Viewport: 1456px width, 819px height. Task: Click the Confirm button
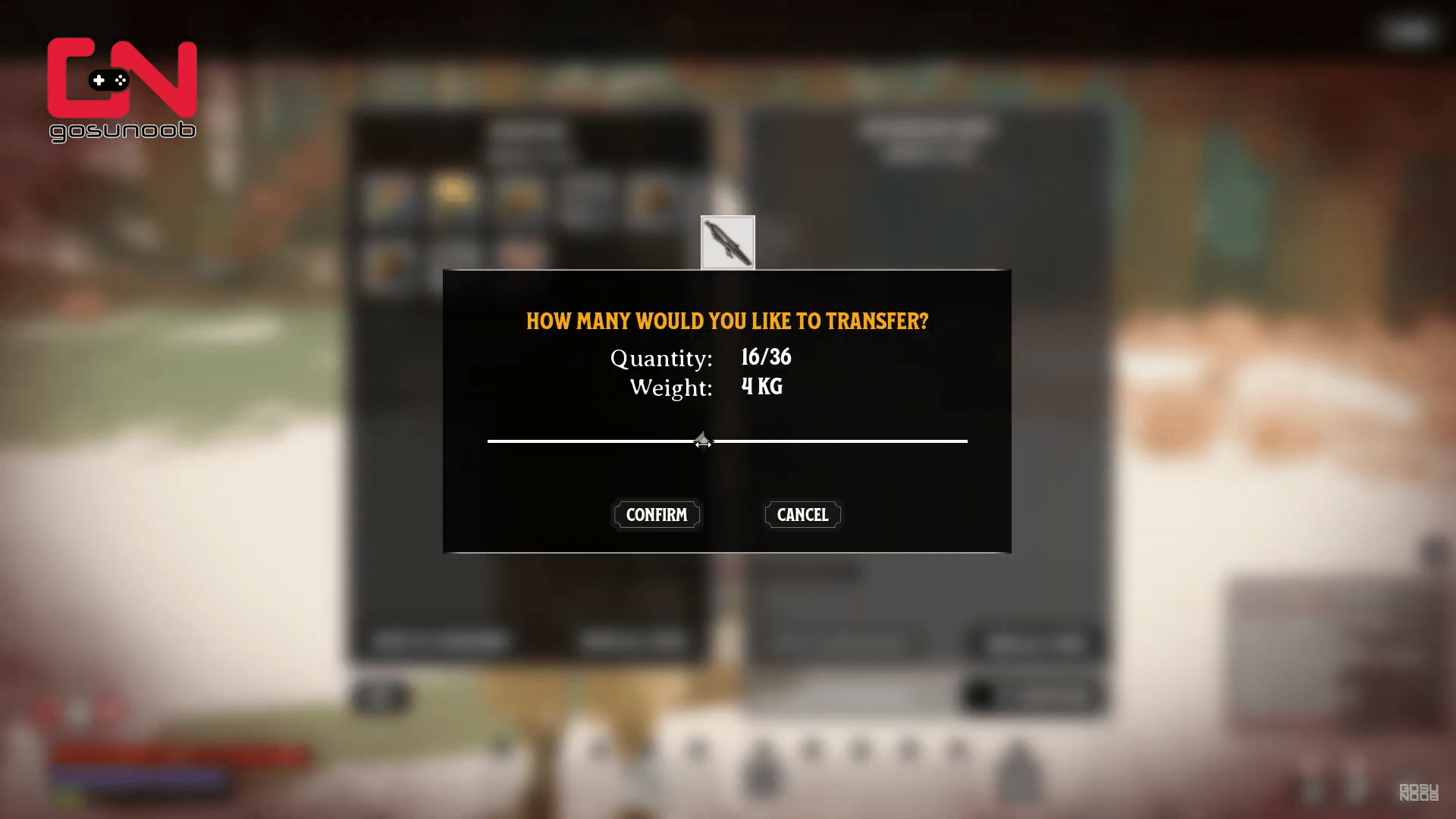tap(656, 515)
